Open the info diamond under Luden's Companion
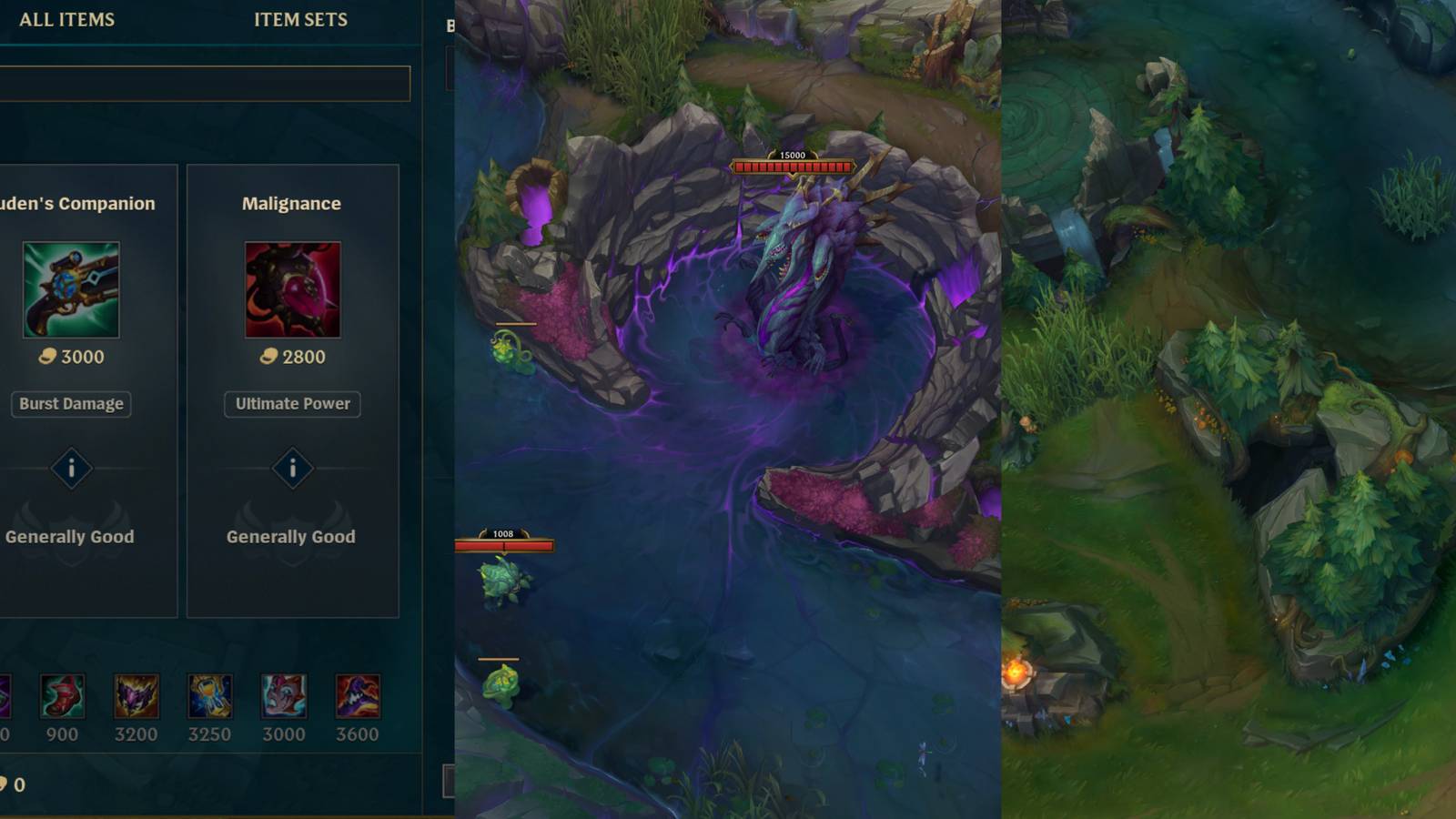1456x819 pixels. pos(72,470)
